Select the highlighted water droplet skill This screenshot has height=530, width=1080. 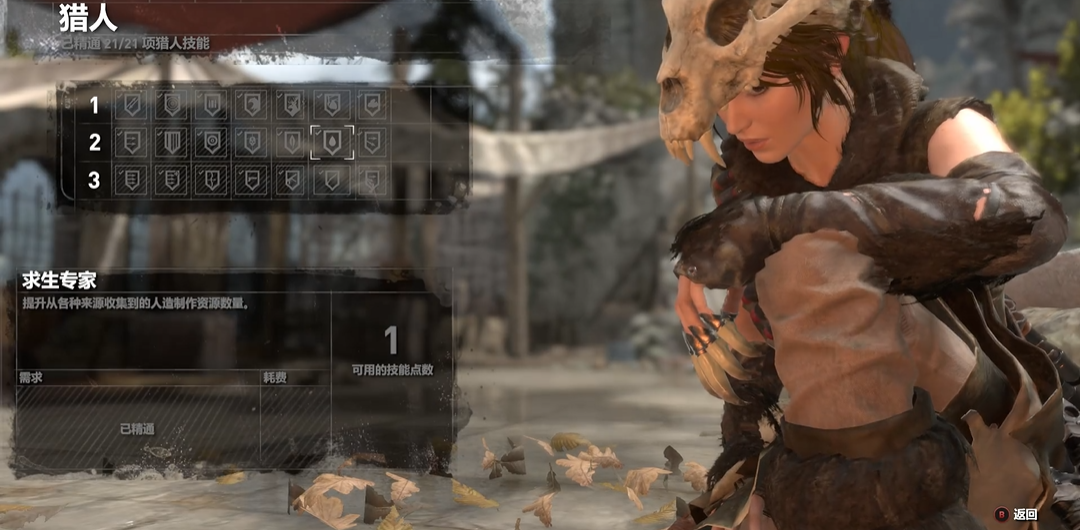pos(331,142)
